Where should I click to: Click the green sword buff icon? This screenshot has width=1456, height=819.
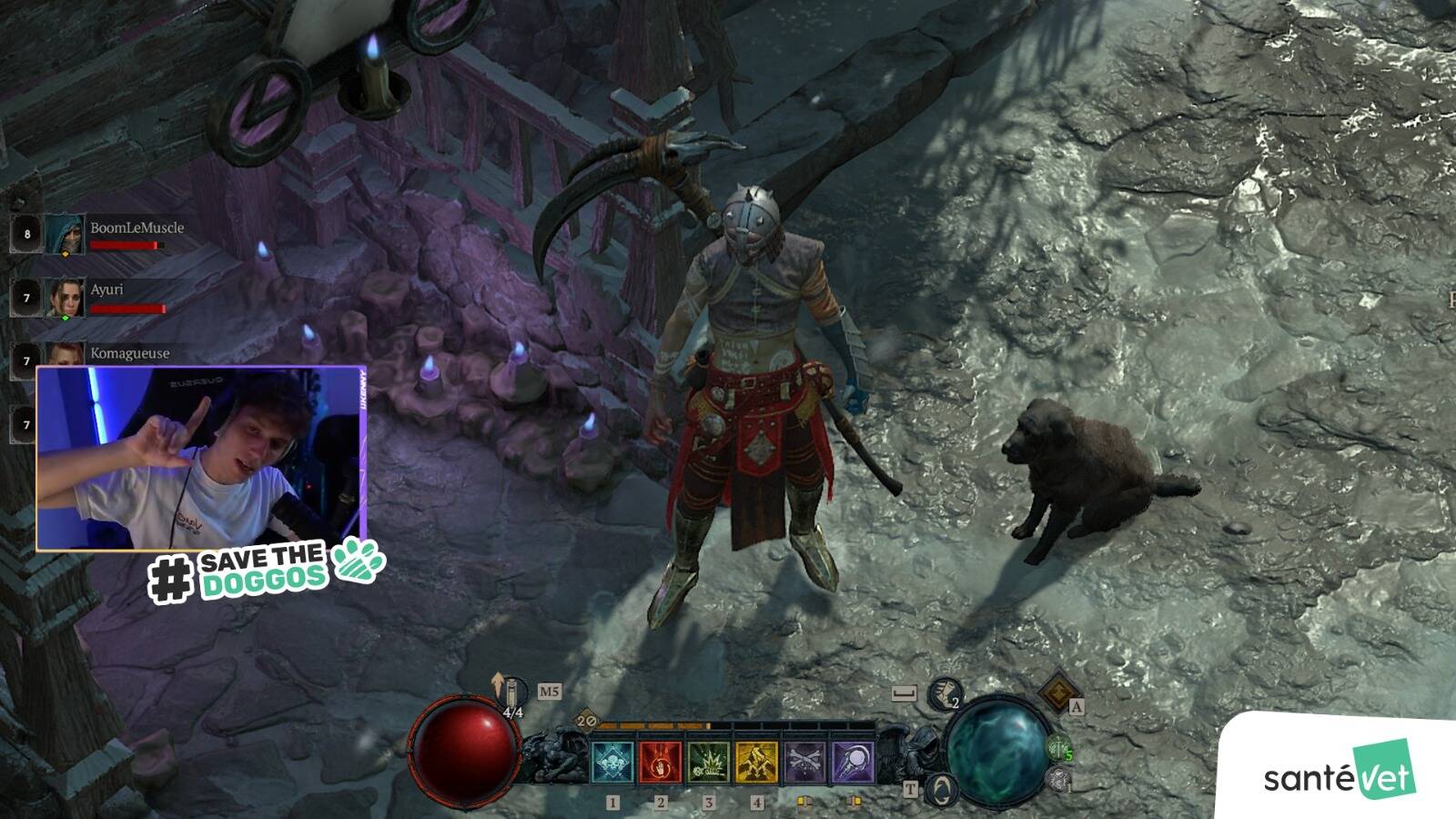(x=1058, y=748)
